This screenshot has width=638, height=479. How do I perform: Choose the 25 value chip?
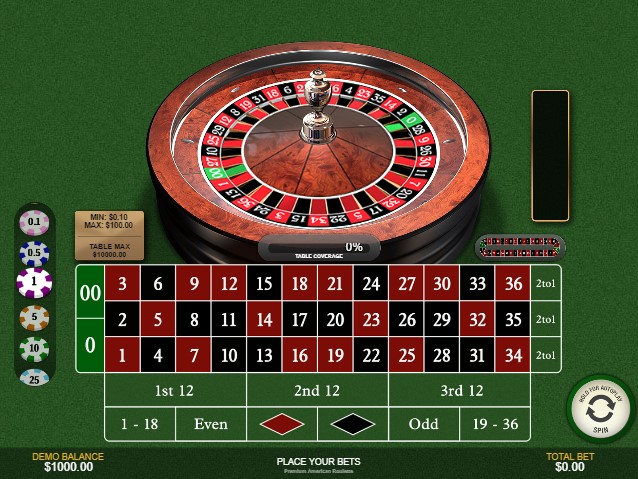click(x=35, y=378)
